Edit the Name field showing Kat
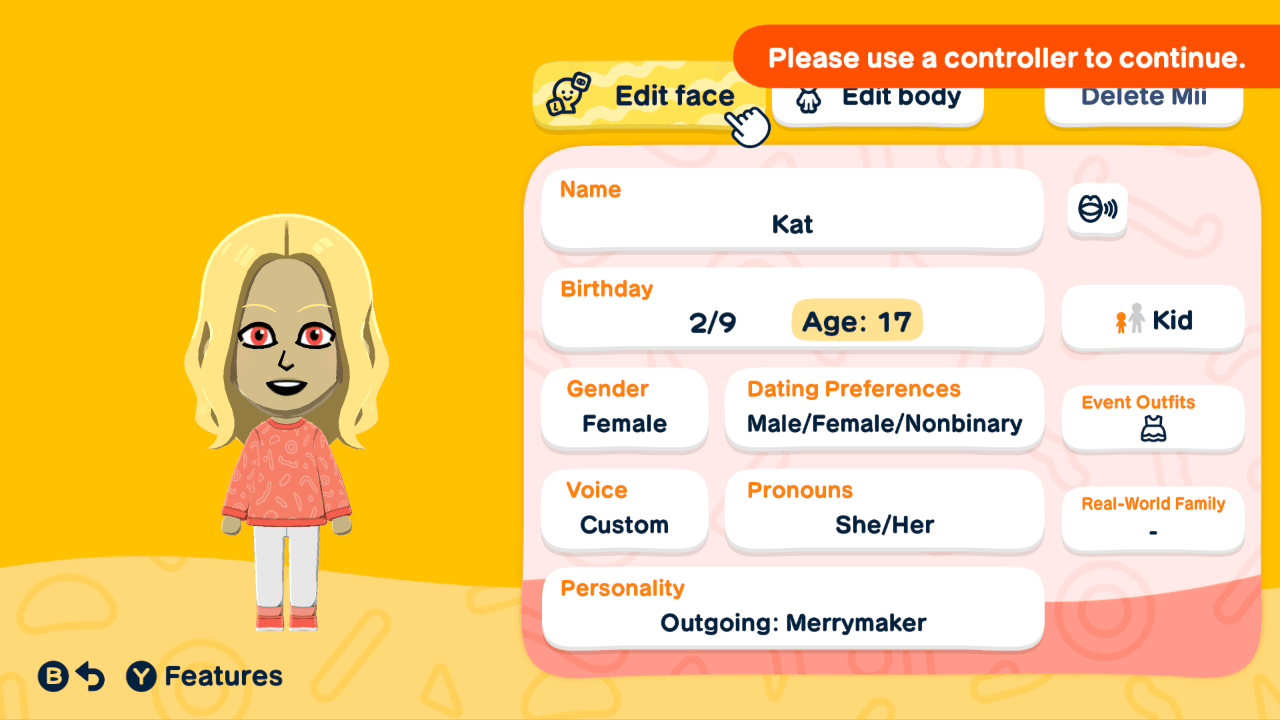This screenshot has height=720, width=1280. (793, 210)
